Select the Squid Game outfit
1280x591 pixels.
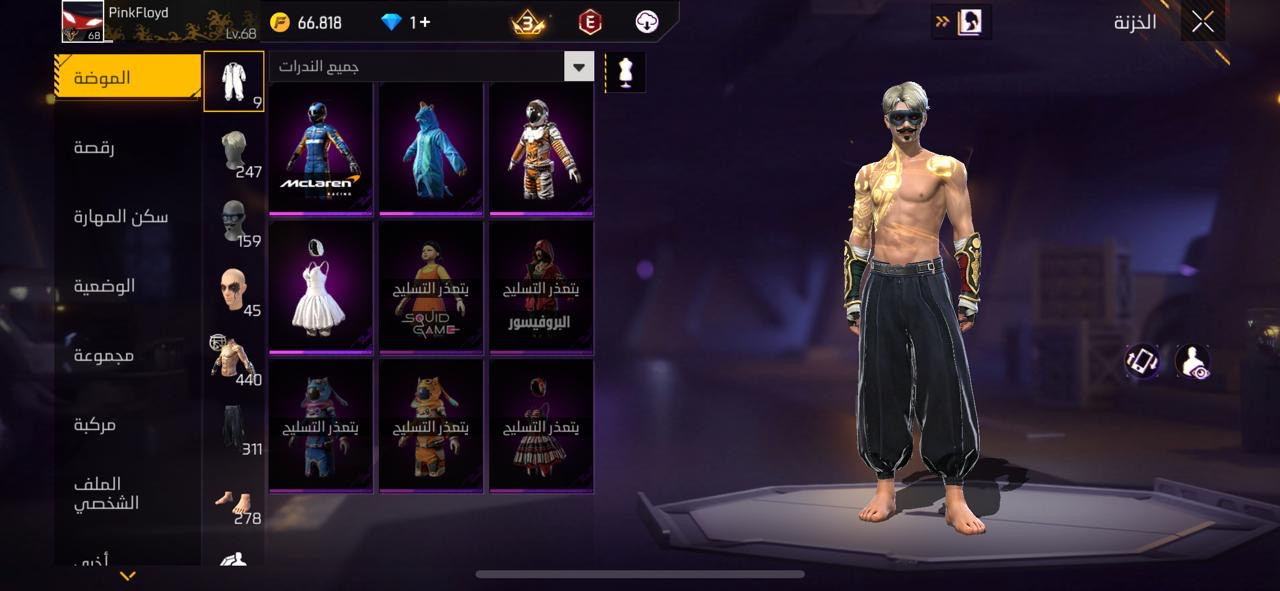coord(431,287)
